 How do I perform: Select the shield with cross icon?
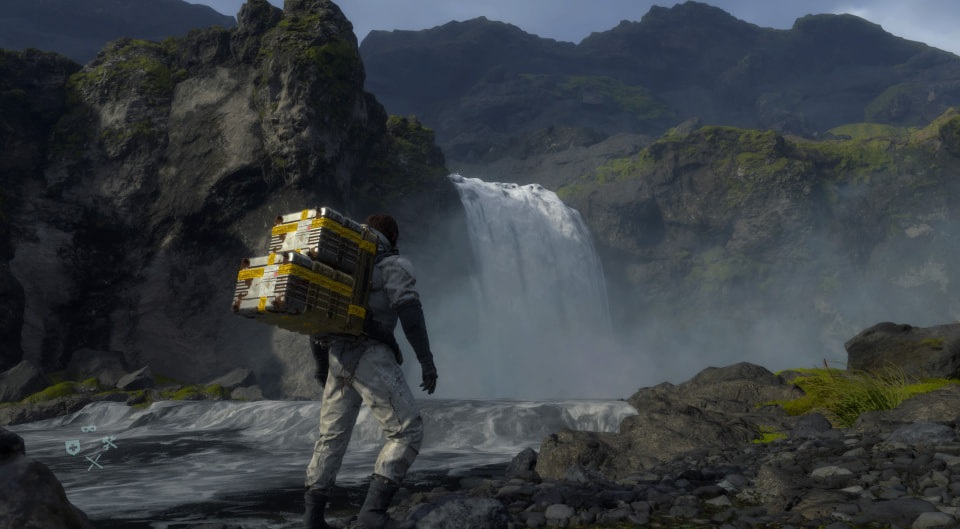click(72, 447)
